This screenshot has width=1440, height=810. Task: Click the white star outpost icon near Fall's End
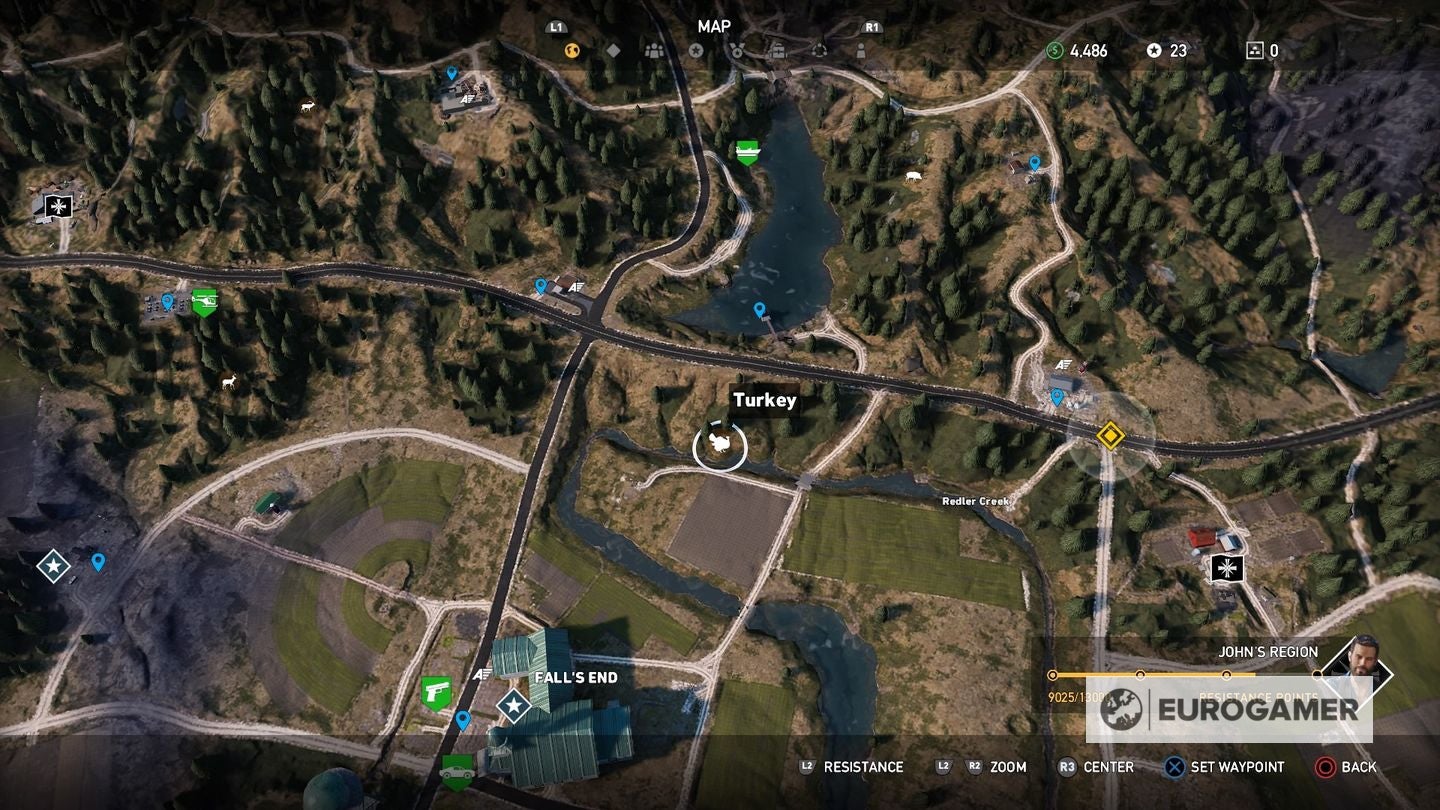pyautogui.click(x=513, y=708)
